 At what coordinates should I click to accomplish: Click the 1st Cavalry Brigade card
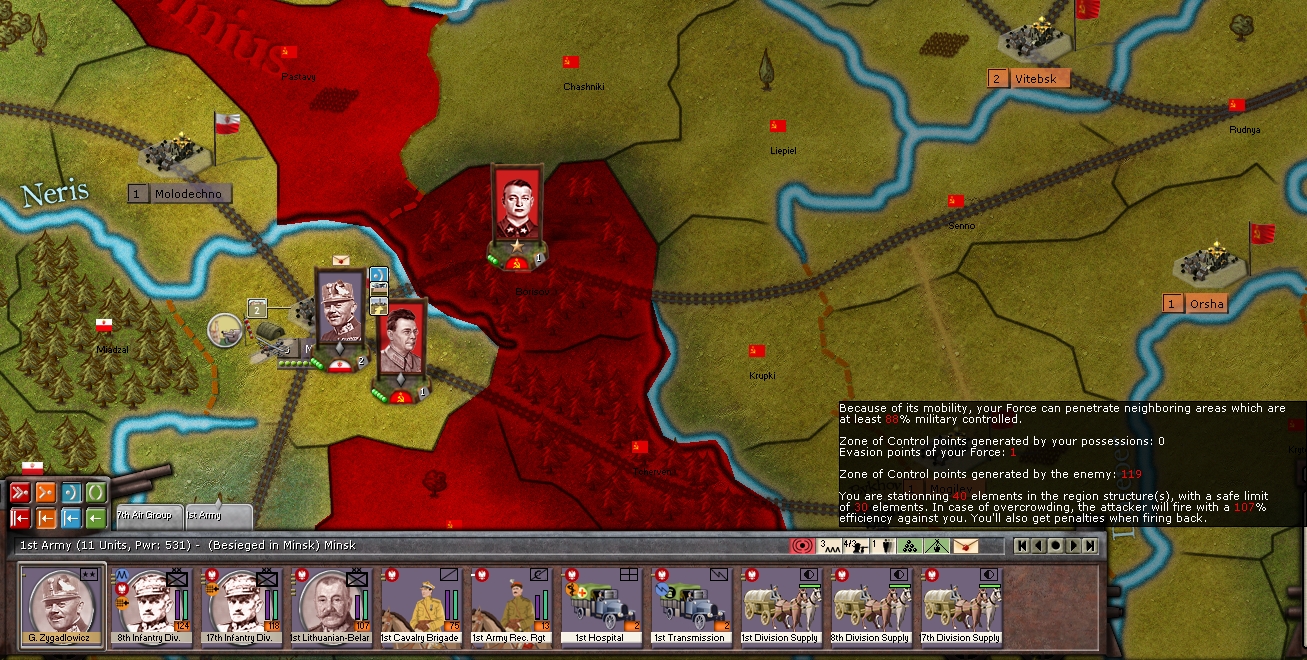pos(422,607)
